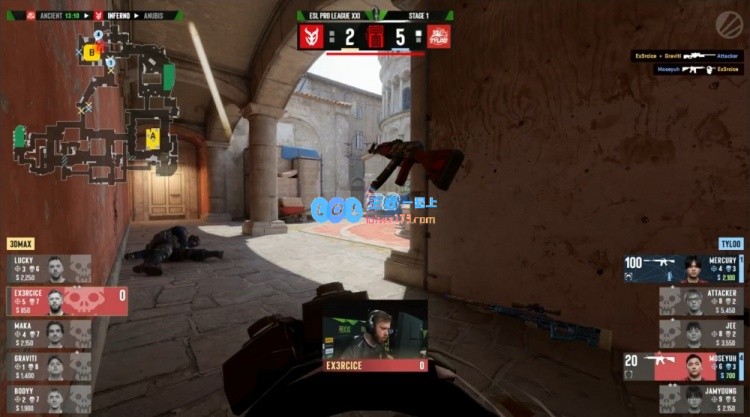Click the TYLOO team label
Image resolution: width=750 pixels, height=417 pixels.
click(x=731, y=244)
